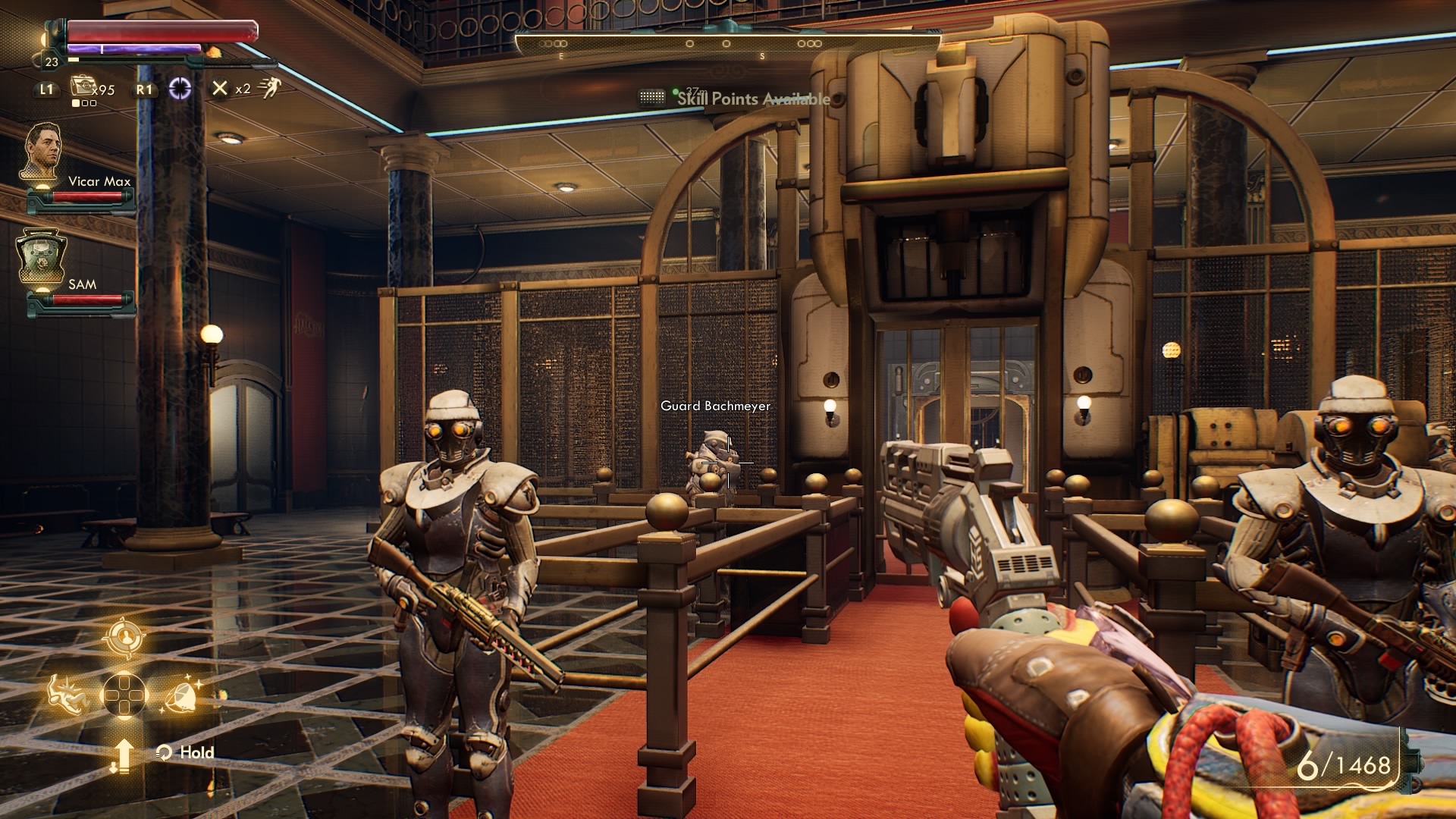Screen dimensions: 1456x819
Task: Open the Skill Points Available notification
Action: pos(752,99)
